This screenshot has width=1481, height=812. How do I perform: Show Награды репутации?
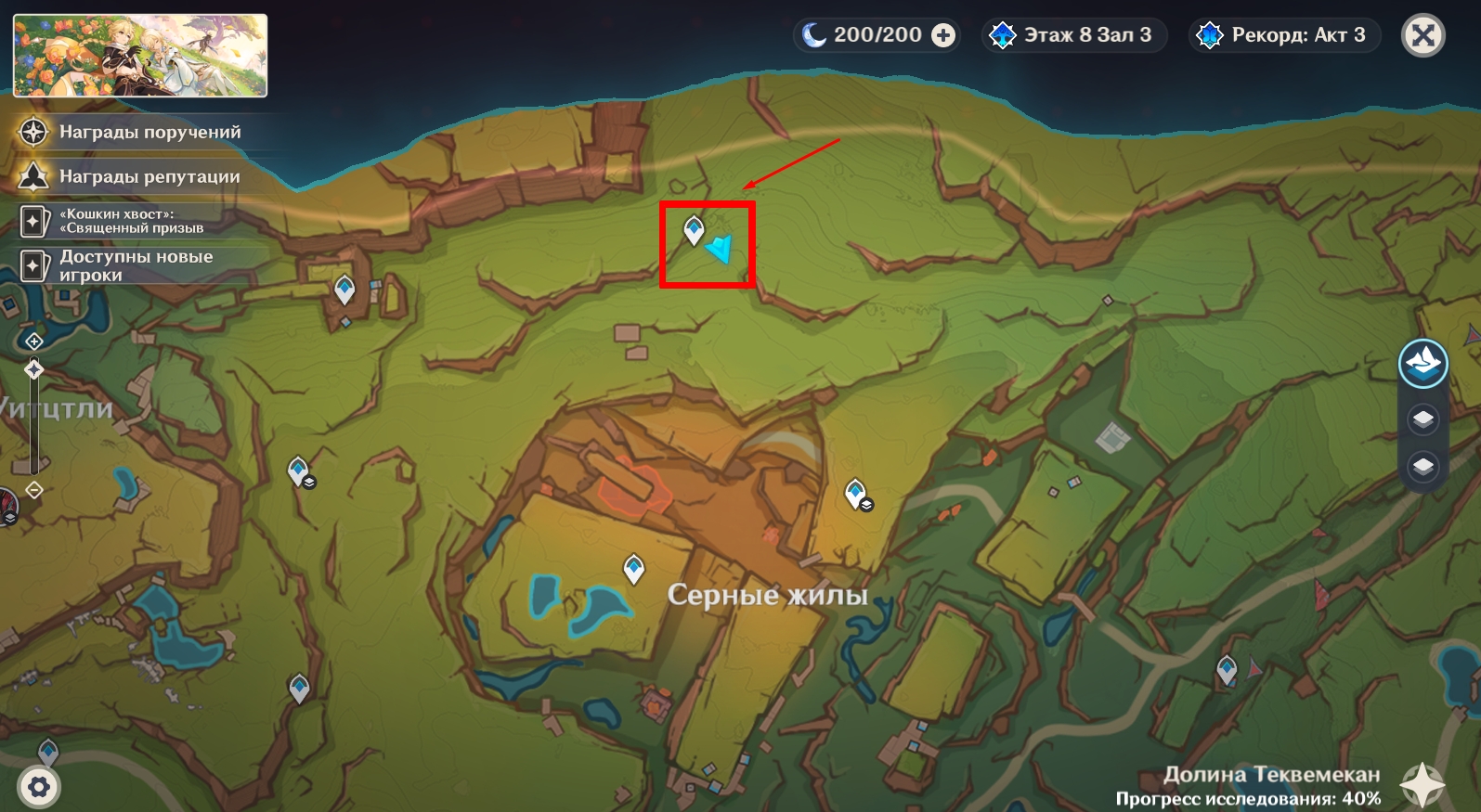[149, 176]
